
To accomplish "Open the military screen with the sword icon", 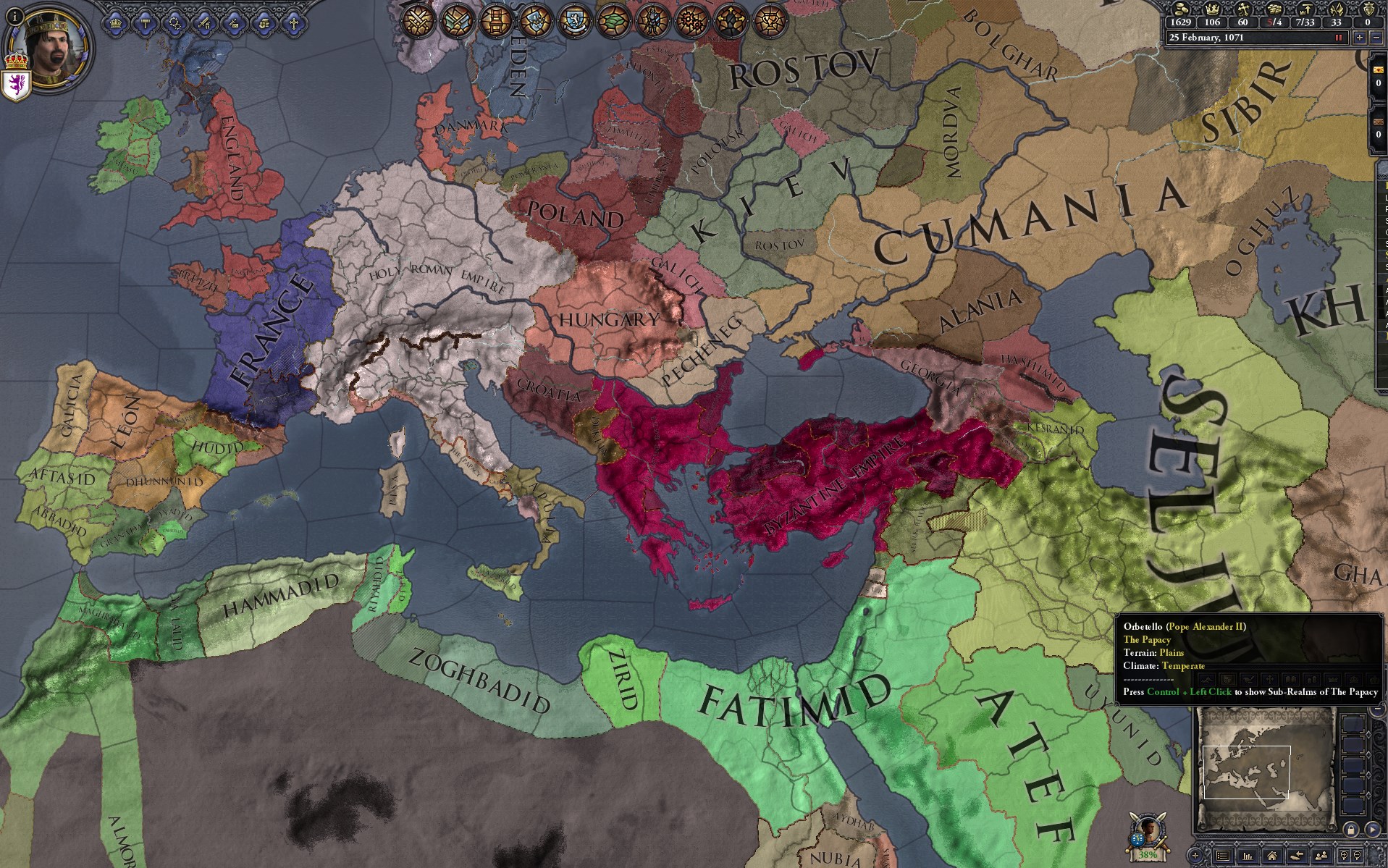I will click(x=203, y=22).
